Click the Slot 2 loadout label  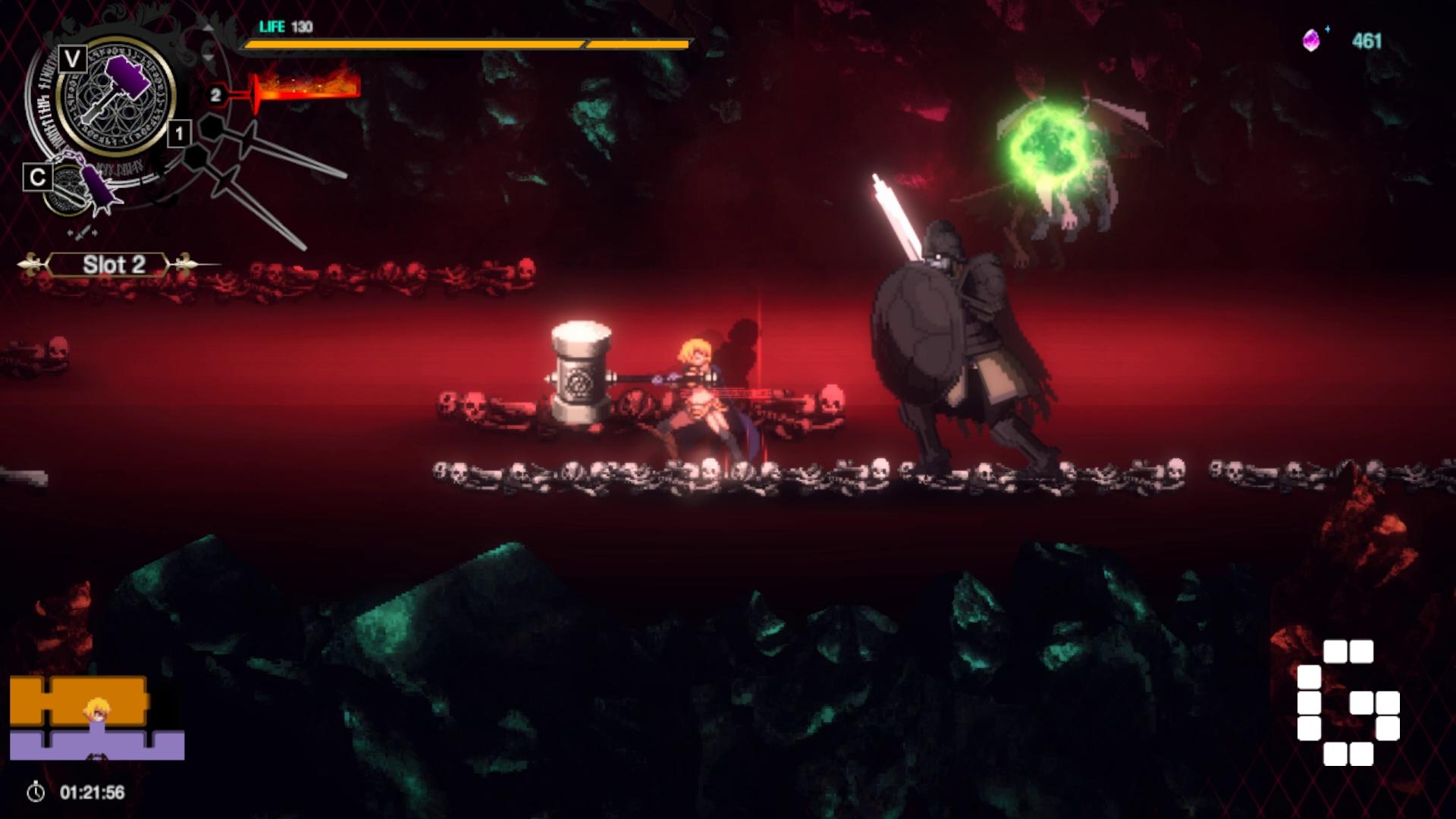click(x=114, y=265)
